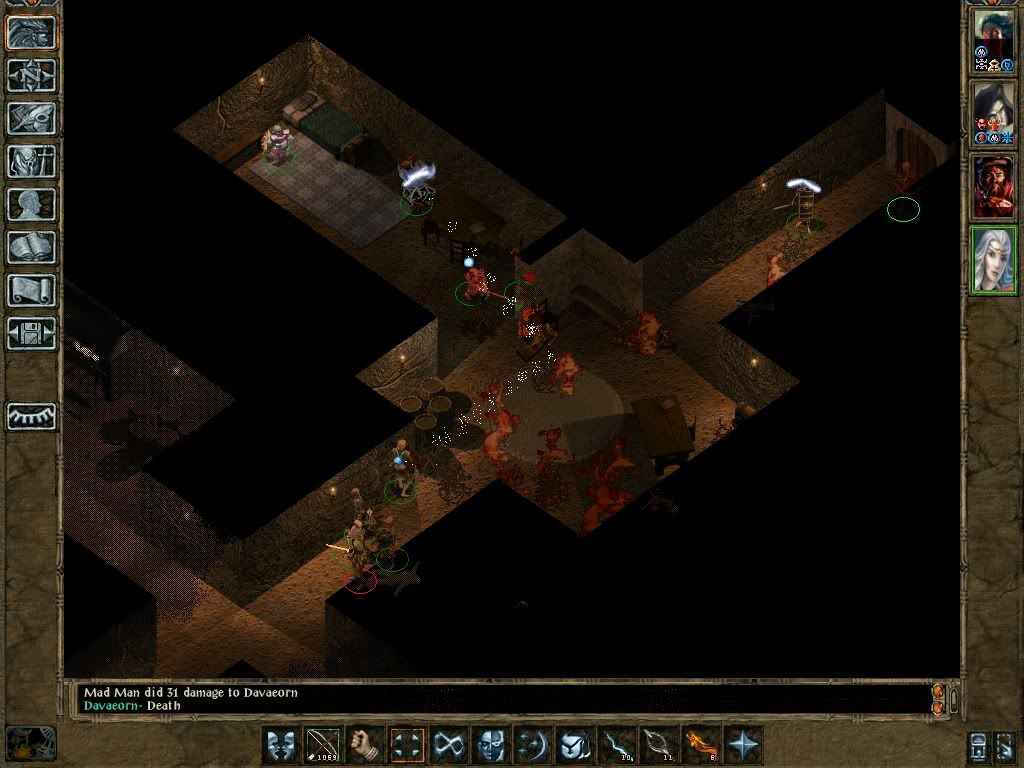Open the priest scroll button
Viewport: 1024px width, 768px height.
click(31, 290)
